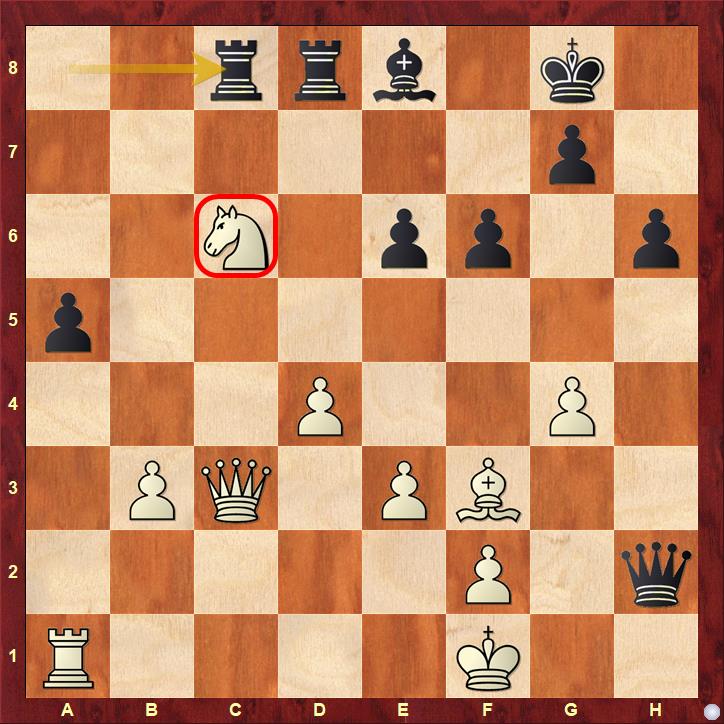The width and height of the screenshot is (724, 724).
Task: Pick the white pawn on g4
Action: (572, 404)
